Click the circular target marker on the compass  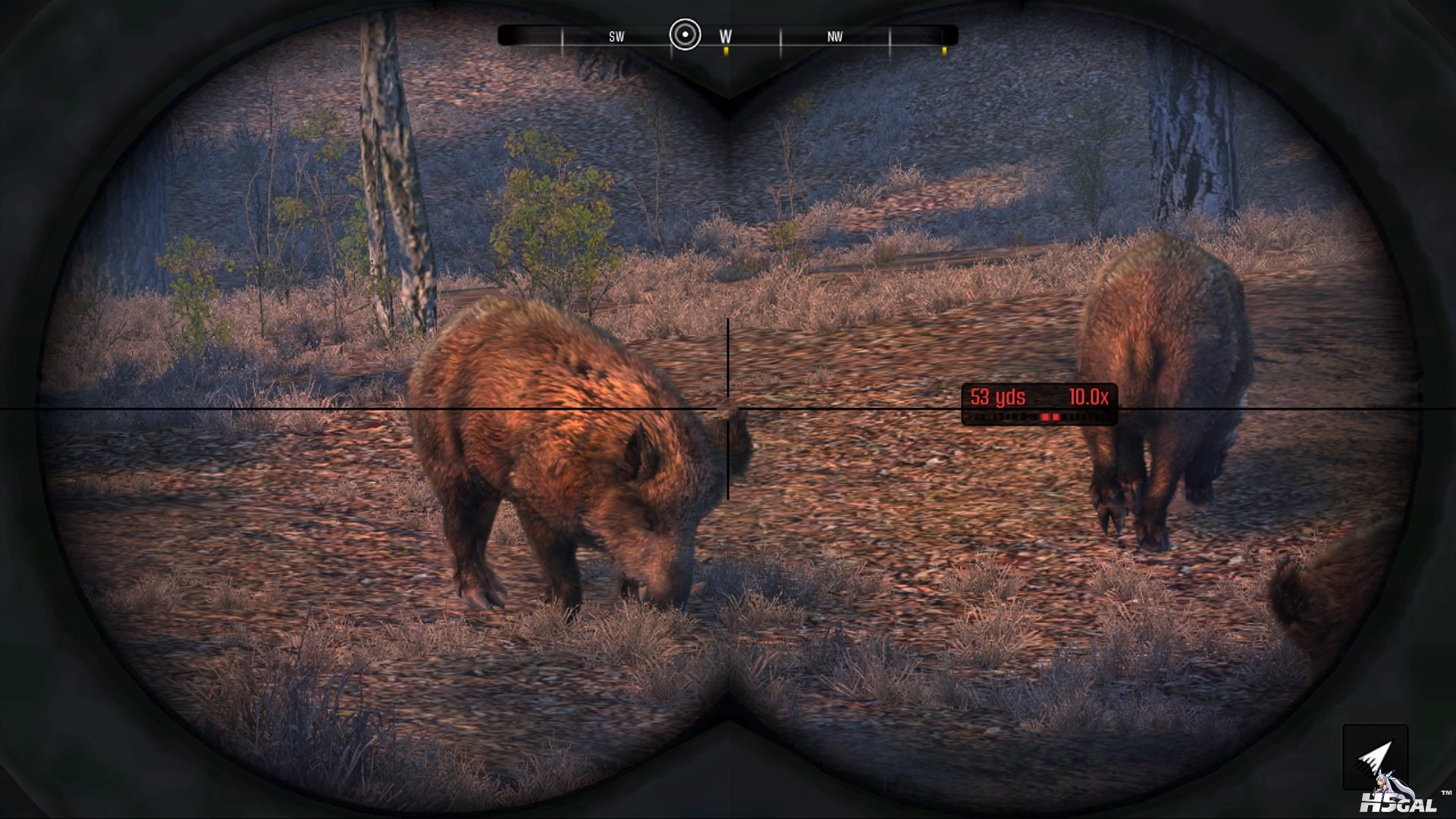685,35
